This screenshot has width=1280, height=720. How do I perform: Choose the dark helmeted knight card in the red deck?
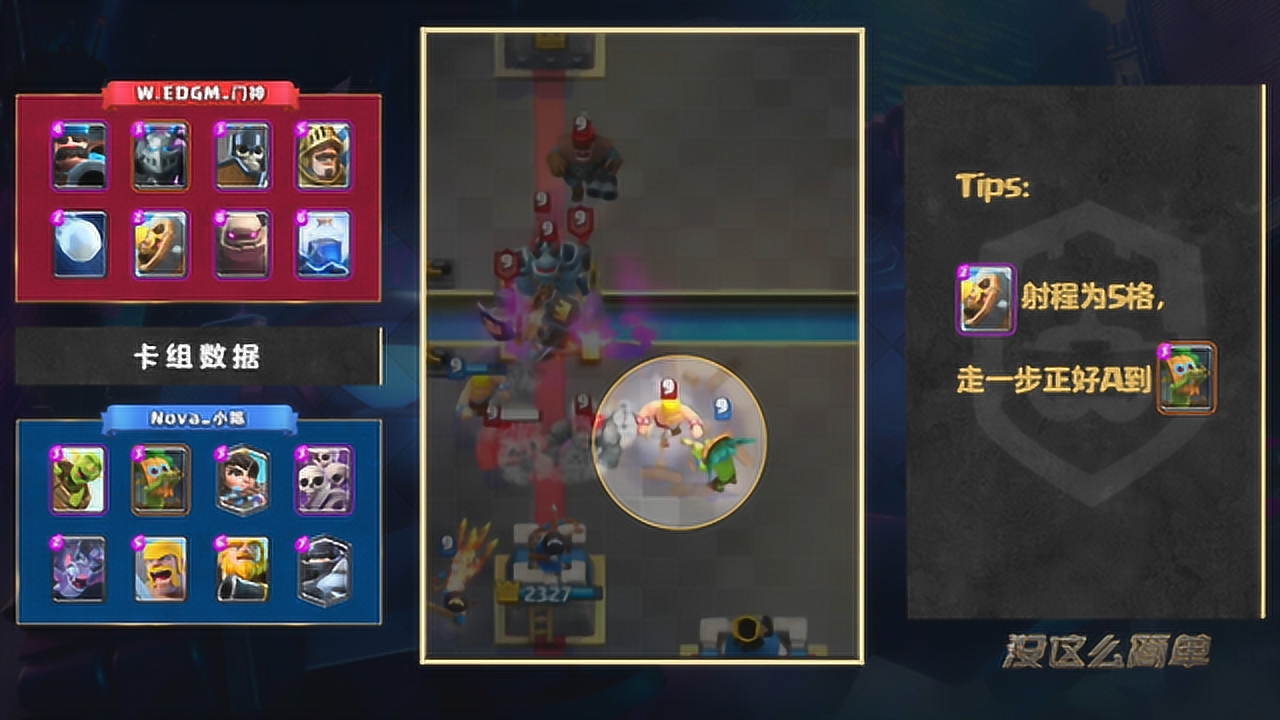(161, 156)
